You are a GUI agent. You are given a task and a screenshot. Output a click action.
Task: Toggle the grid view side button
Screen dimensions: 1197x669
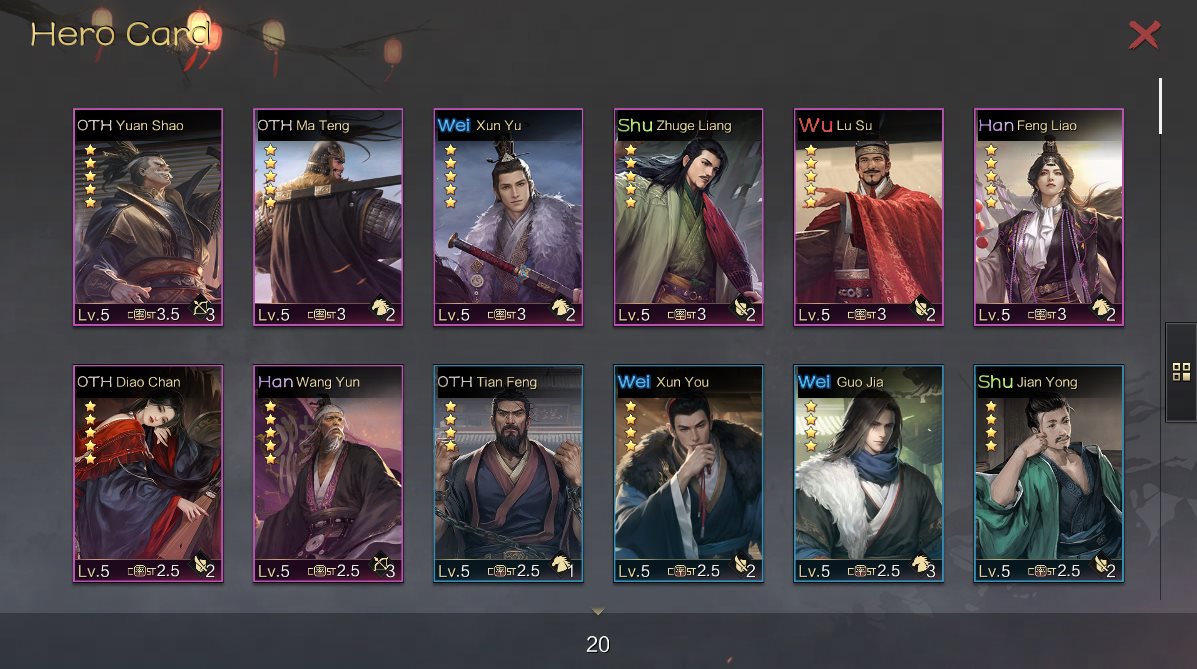pos(1180,372)
